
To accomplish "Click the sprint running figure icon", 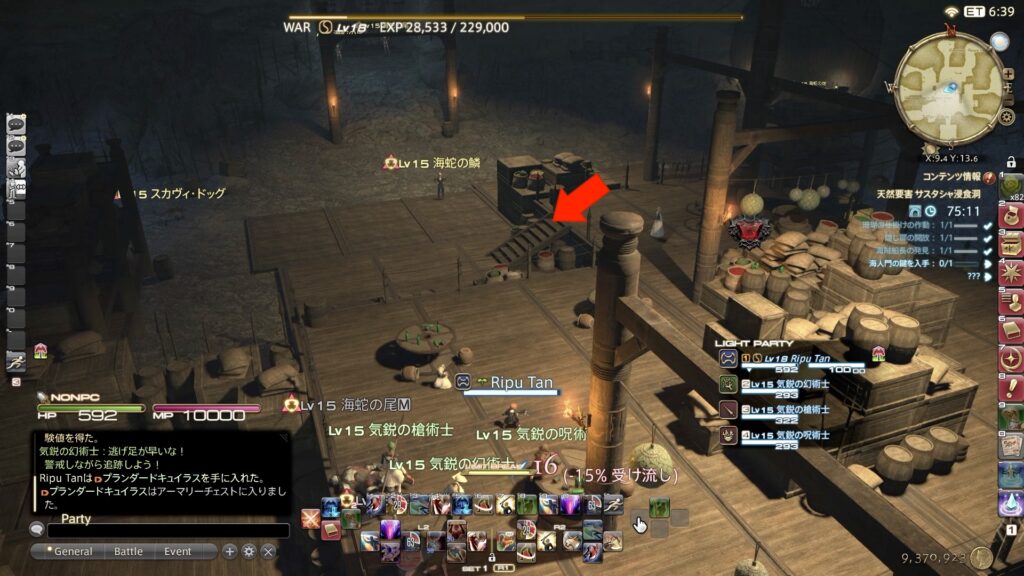I will (16, 362).
